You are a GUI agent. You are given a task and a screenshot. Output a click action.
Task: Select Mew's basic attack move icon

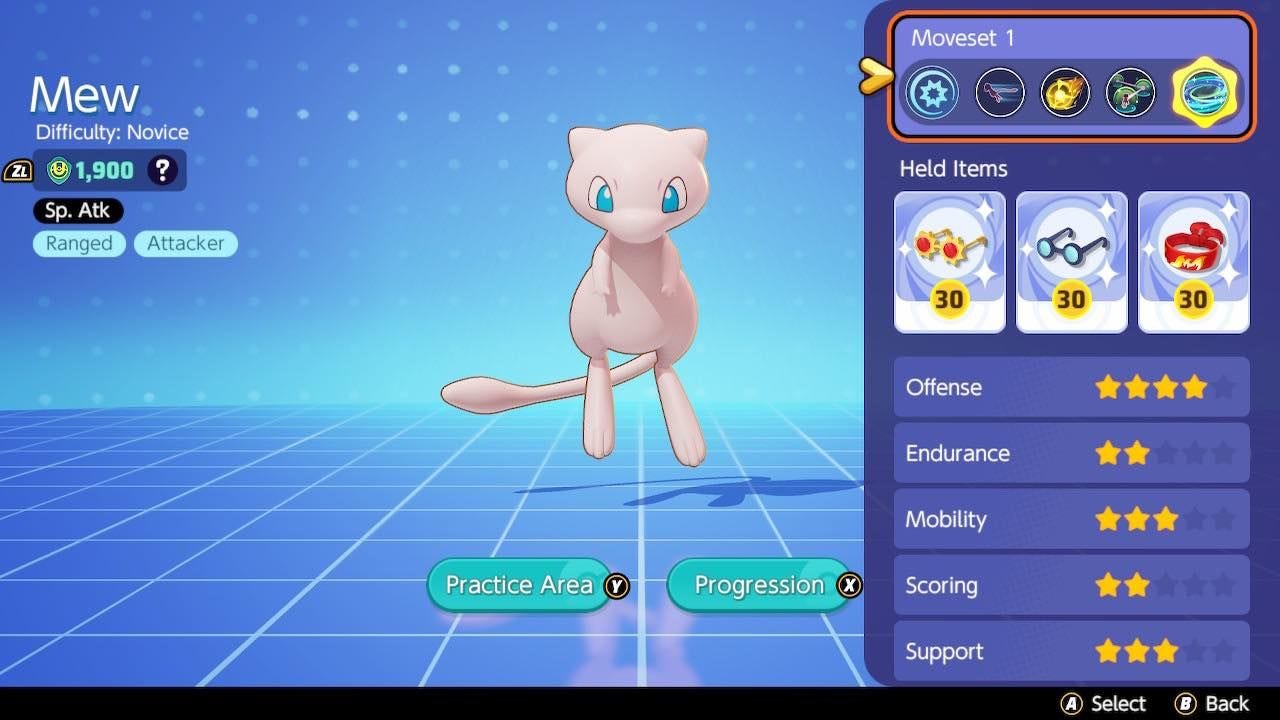click(932, 92)
